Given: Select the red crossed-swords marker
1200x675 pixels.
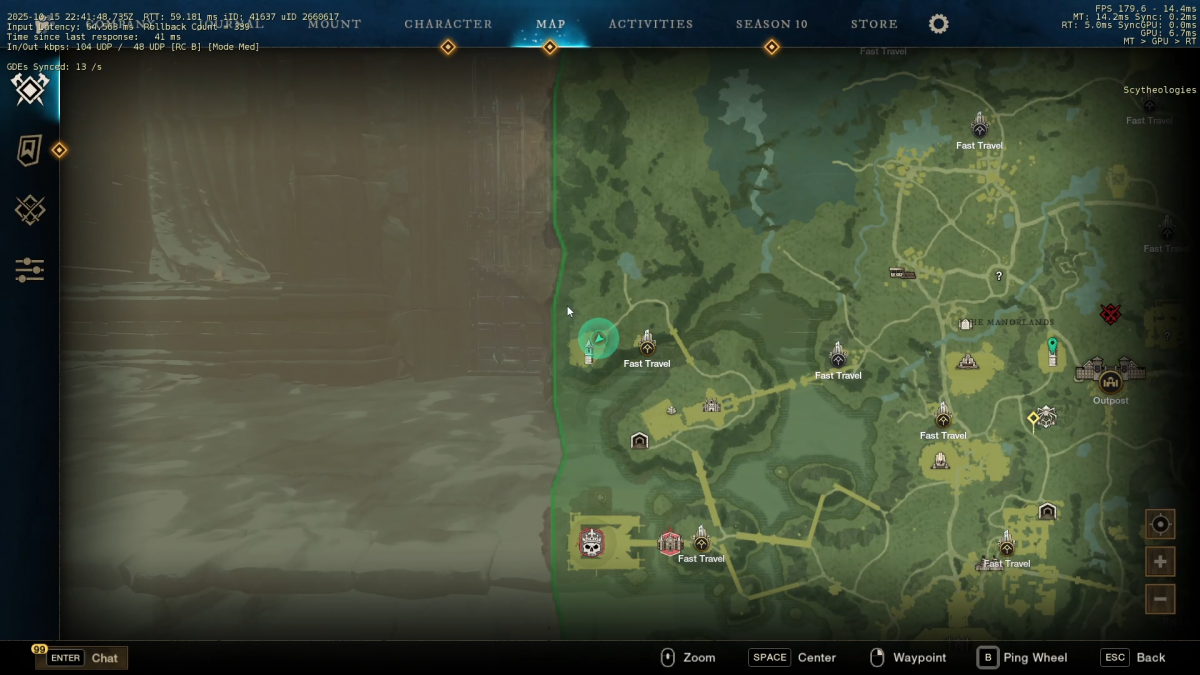Looking at the screenshot, I should (x=1110, y=314).
